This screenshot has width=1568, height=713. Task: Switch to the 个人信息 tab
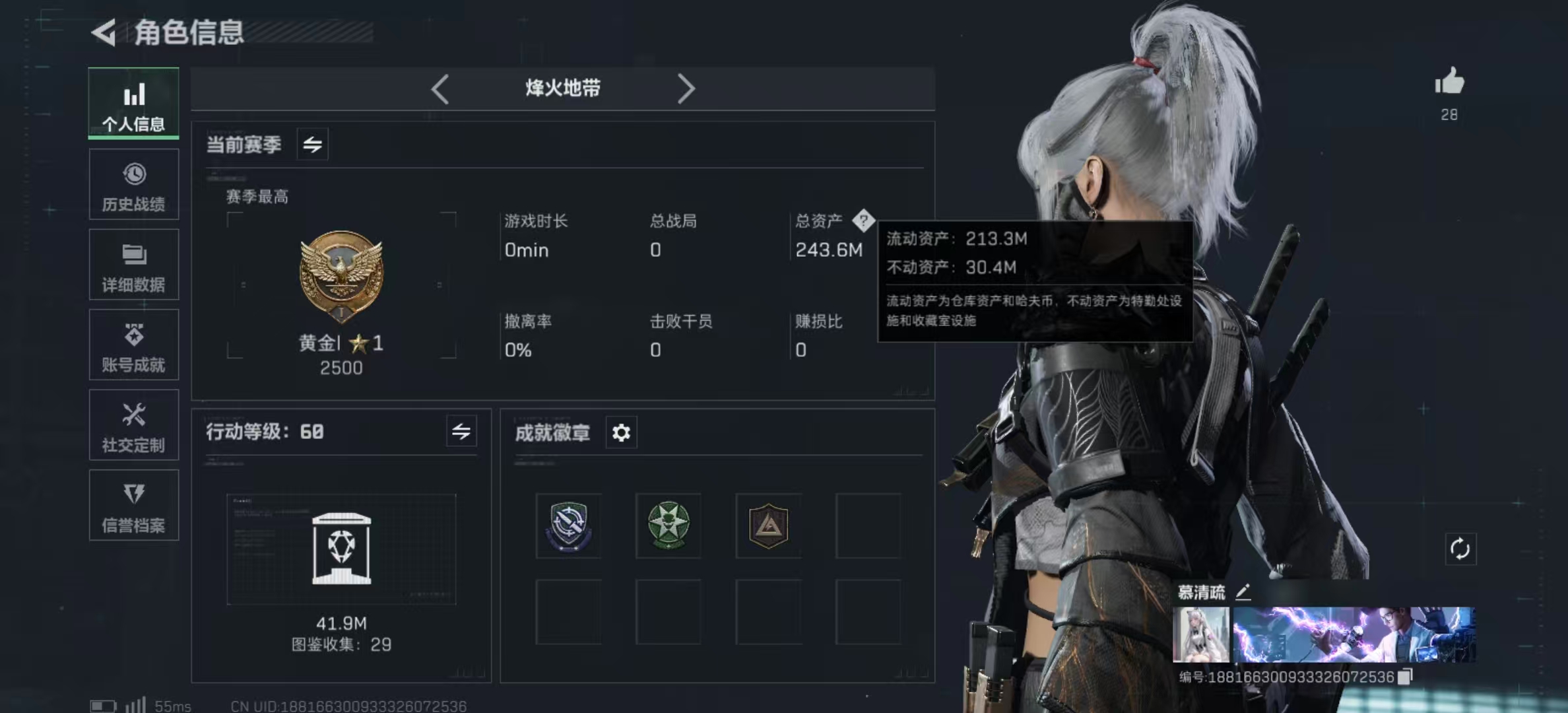pyautogui.click(x=133, y=104)
